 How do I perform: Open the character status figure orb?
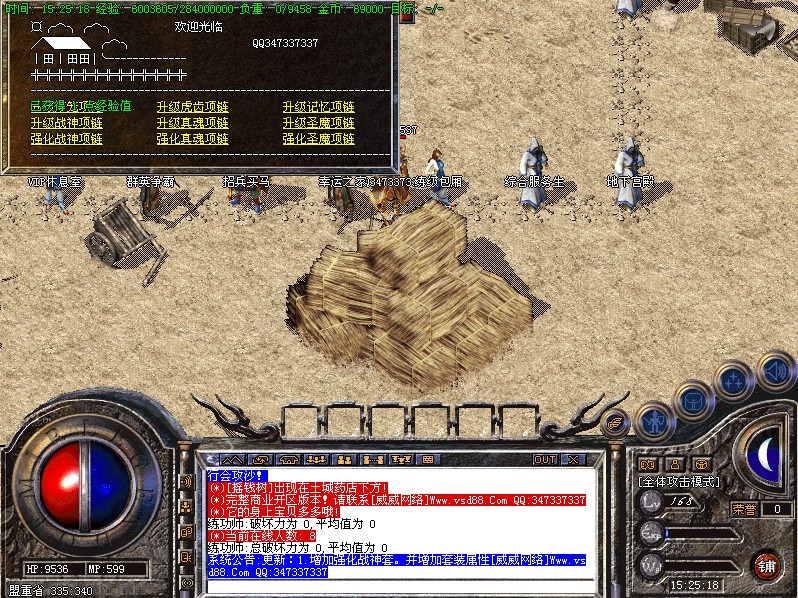653,421
